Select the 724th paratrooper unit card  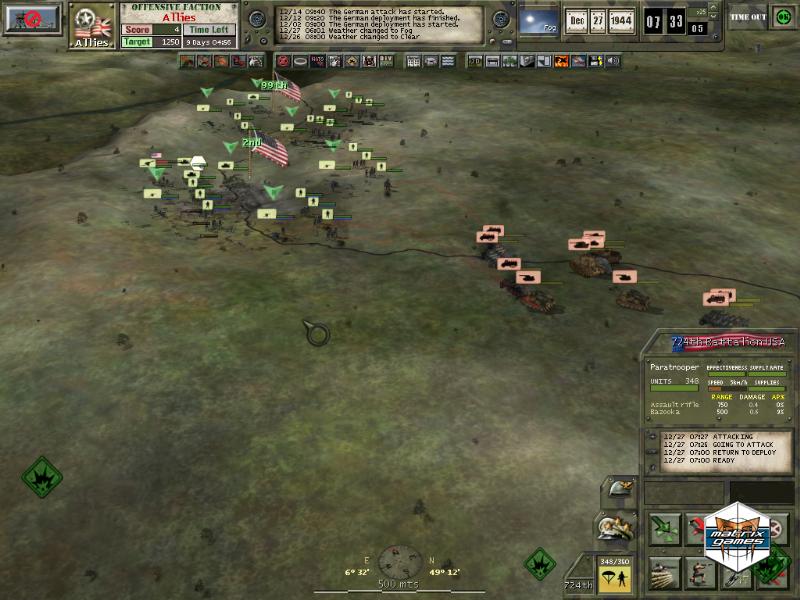pyautogui.click(x=612, y=574)
